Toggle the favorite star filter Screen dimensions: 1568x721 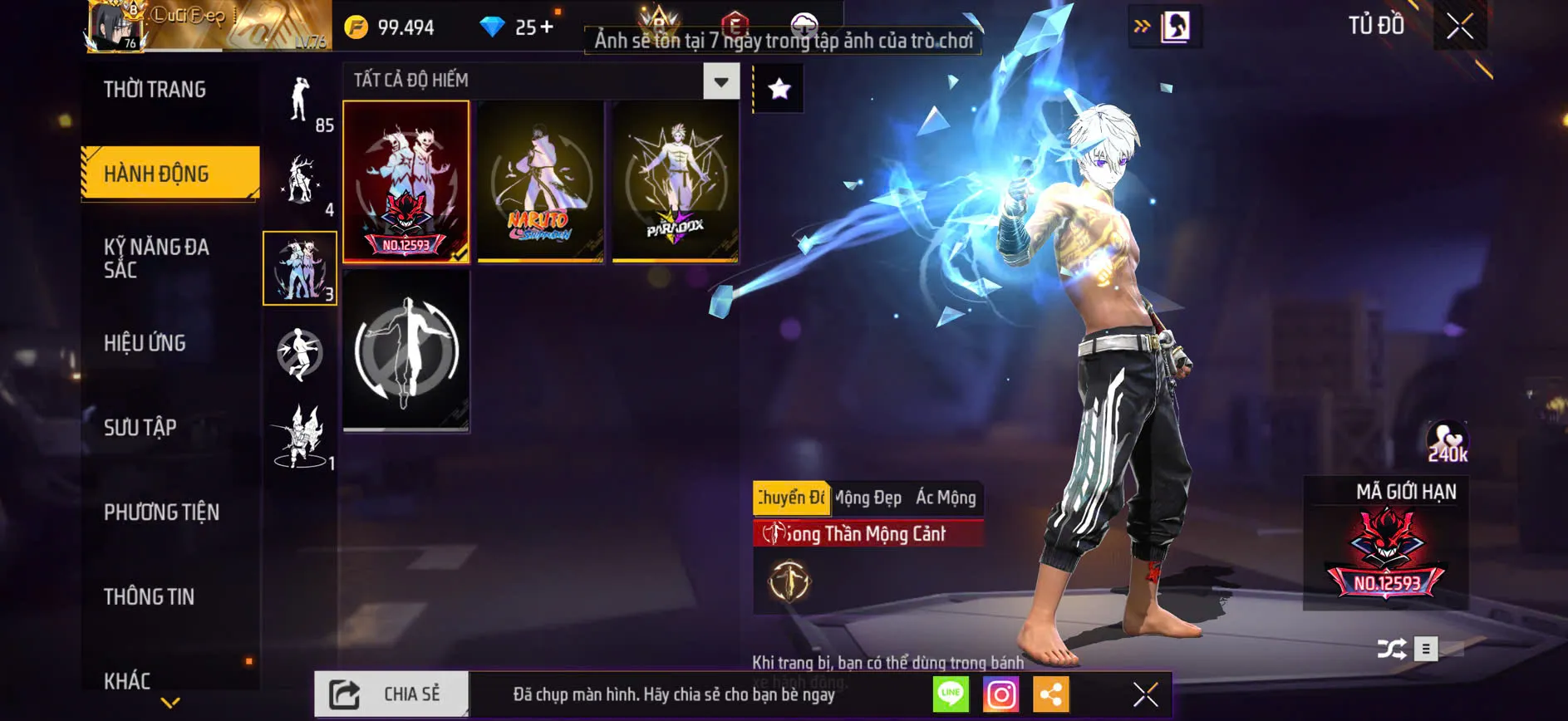click(x=778, y=87)
